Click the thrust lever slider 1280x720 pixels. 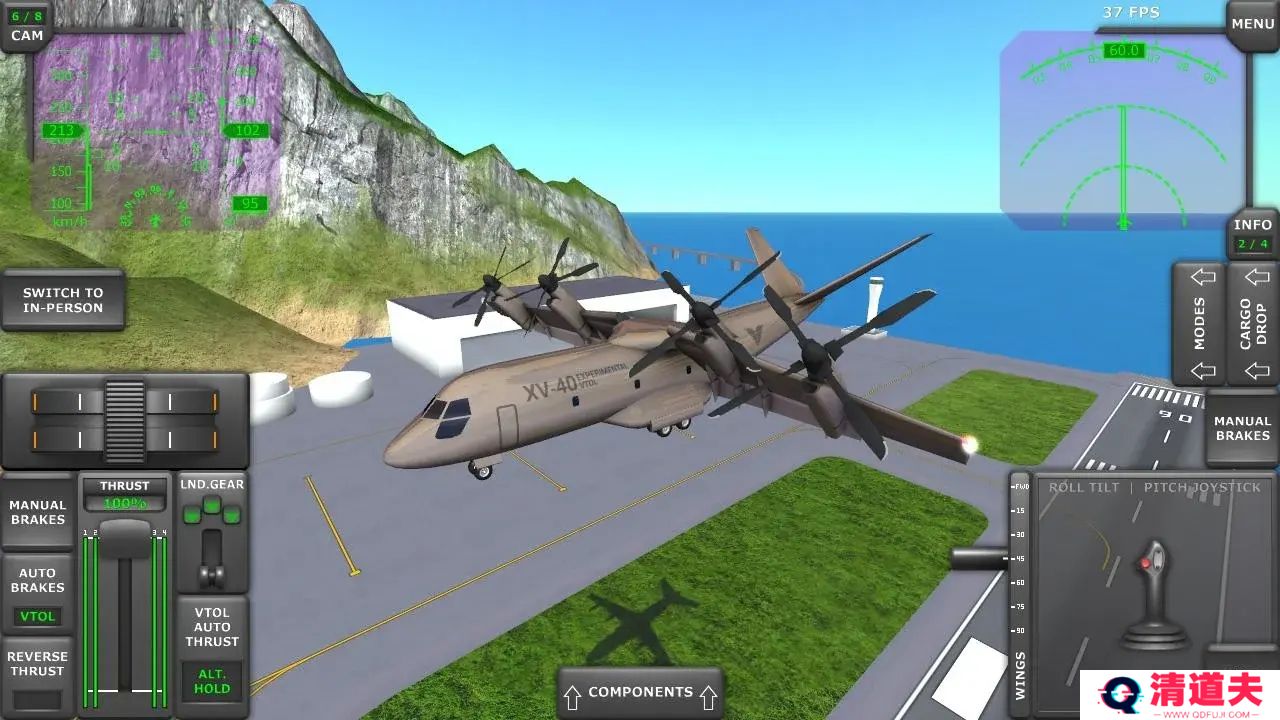[125, 540]
